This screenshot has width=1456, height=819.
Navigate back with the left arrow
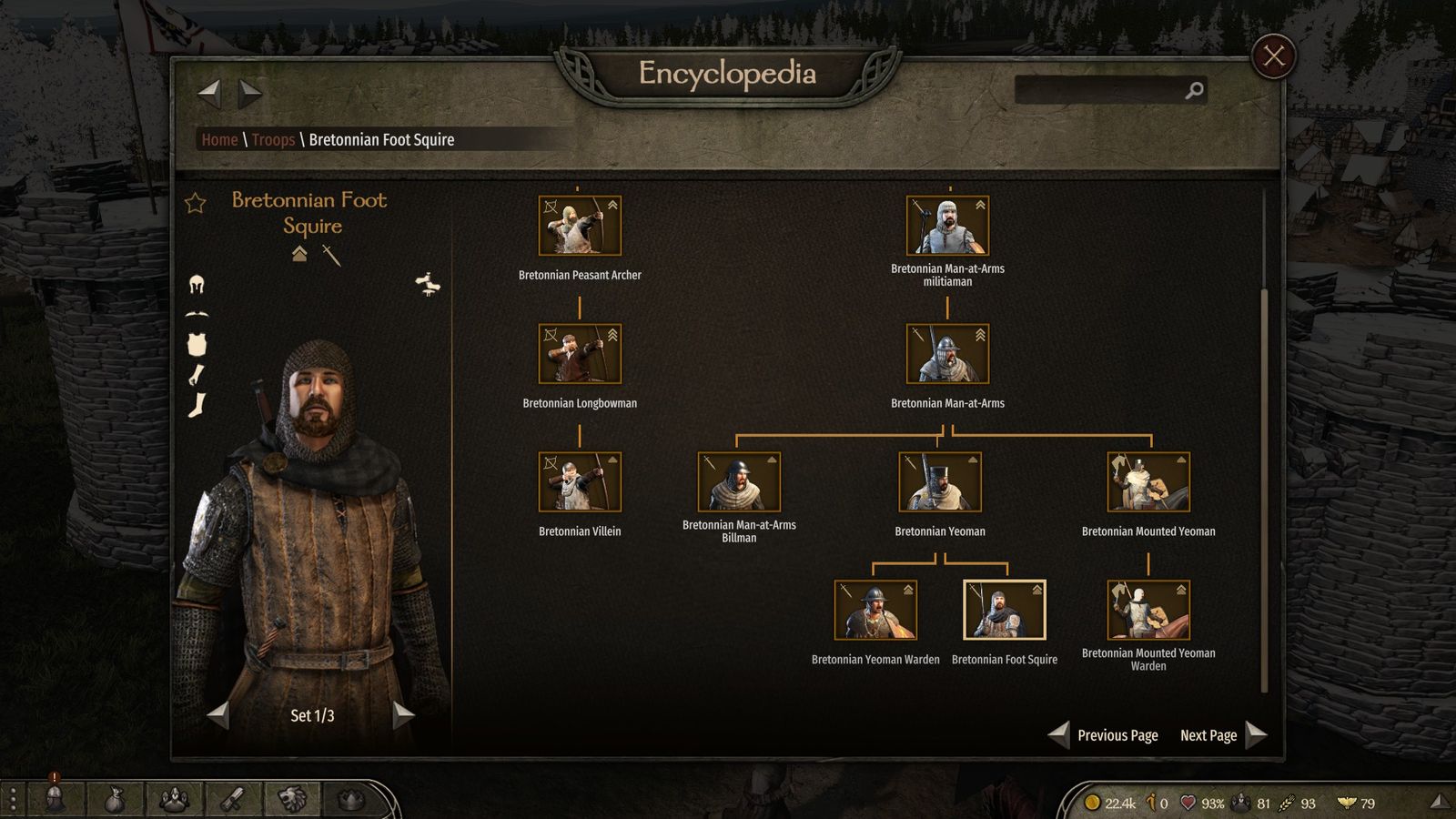210,92
